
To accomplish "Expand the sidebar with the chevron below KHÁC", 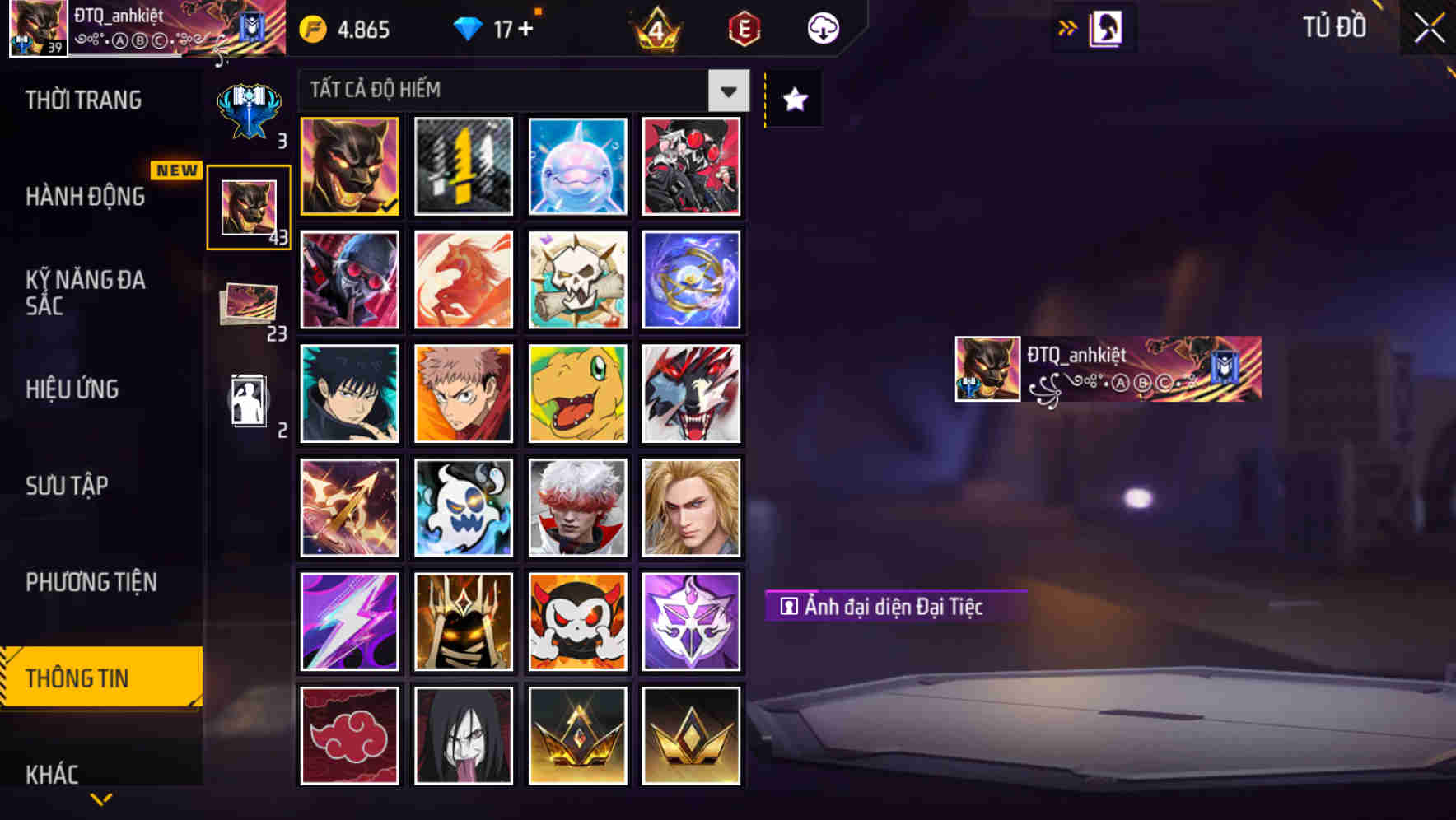I will pos(101,797).
